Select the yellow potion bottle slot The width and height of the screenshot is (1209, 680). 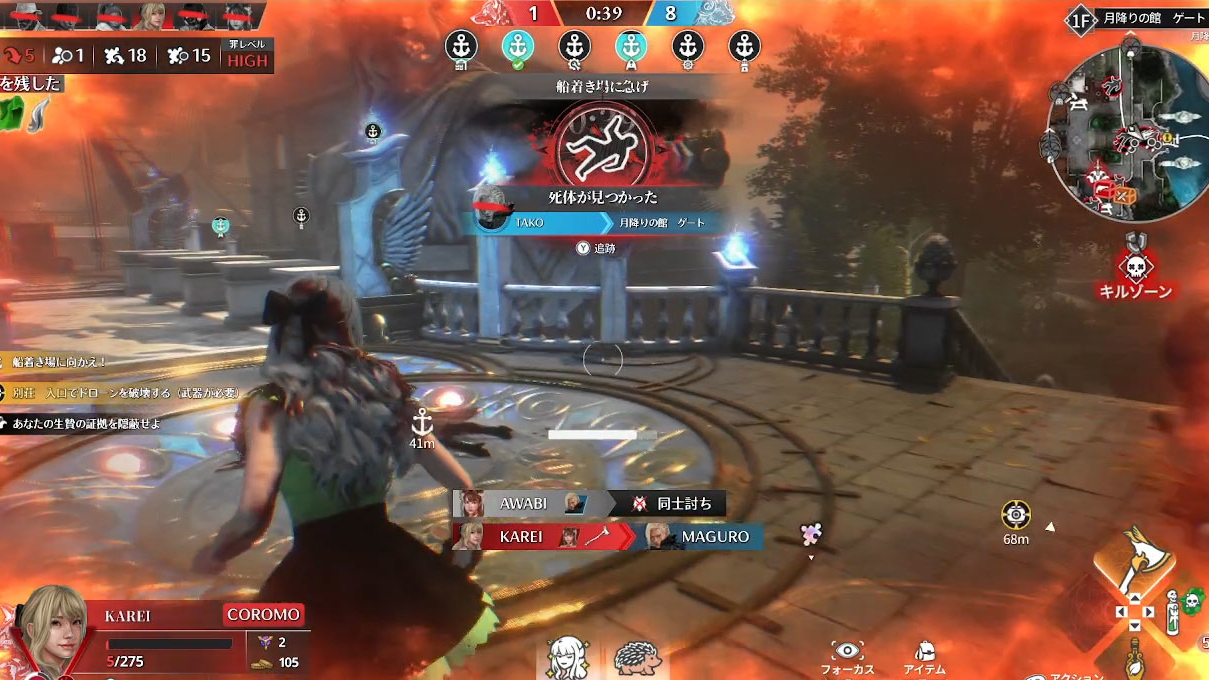click(x=1135, y=658)
